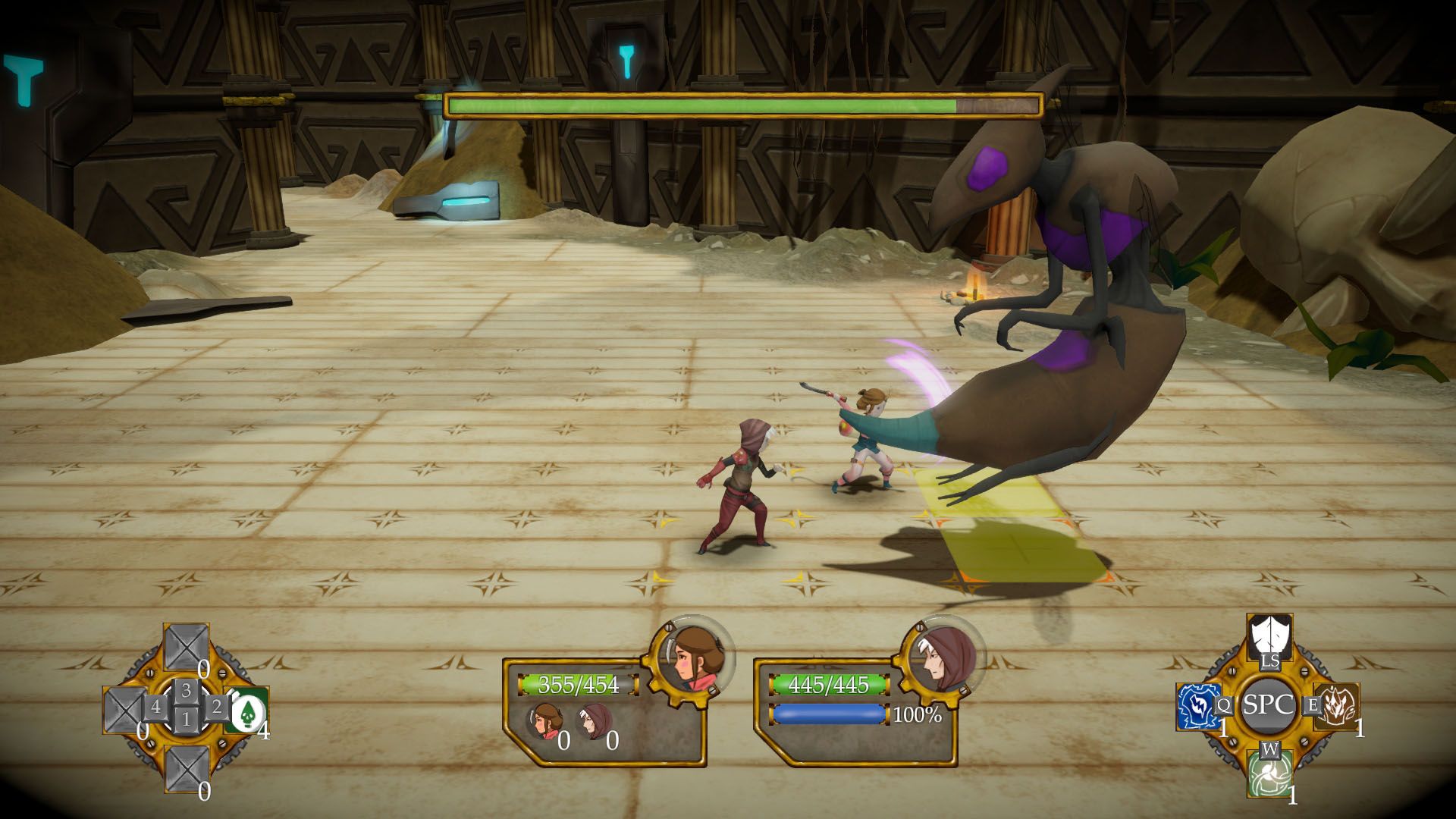The width and height of the screenshot is (1456, 819).
Task: Click the small hooded character icon
Action: coord(595,721)
